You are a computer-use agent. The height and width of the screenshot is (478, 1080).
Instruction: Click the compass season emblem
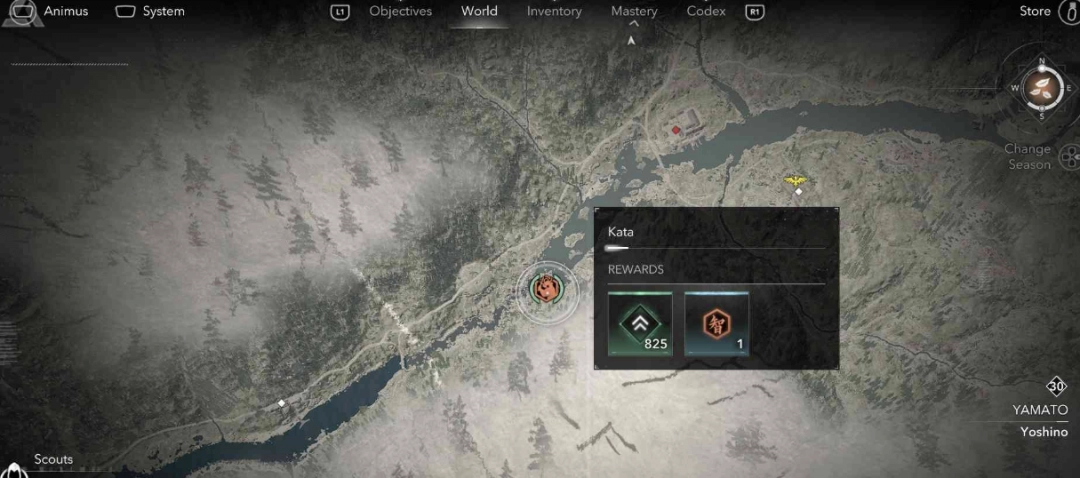point(1043,86)
